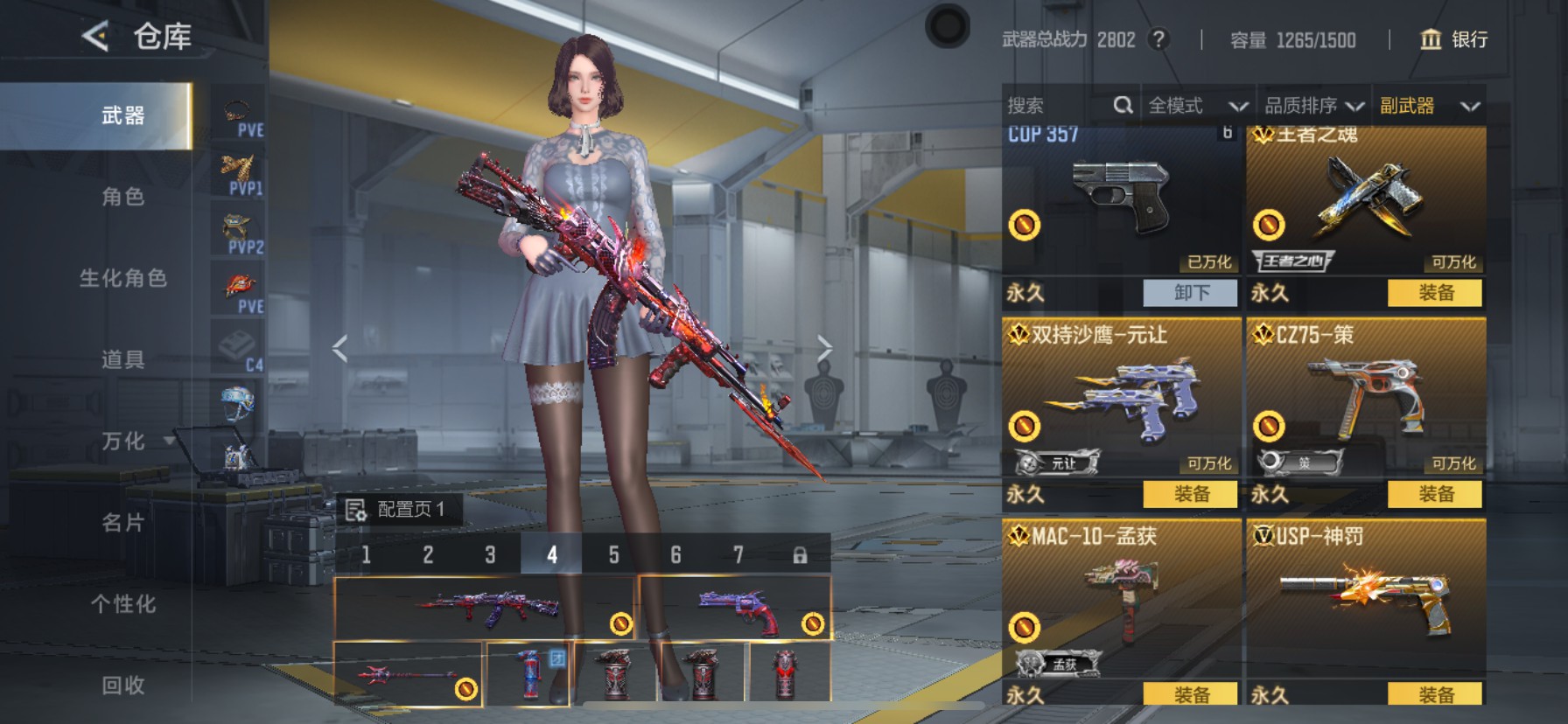Switch to the 角色 tab
Image resolution: width=1568 pixels, height=724 pixels.
coord(122,197)
